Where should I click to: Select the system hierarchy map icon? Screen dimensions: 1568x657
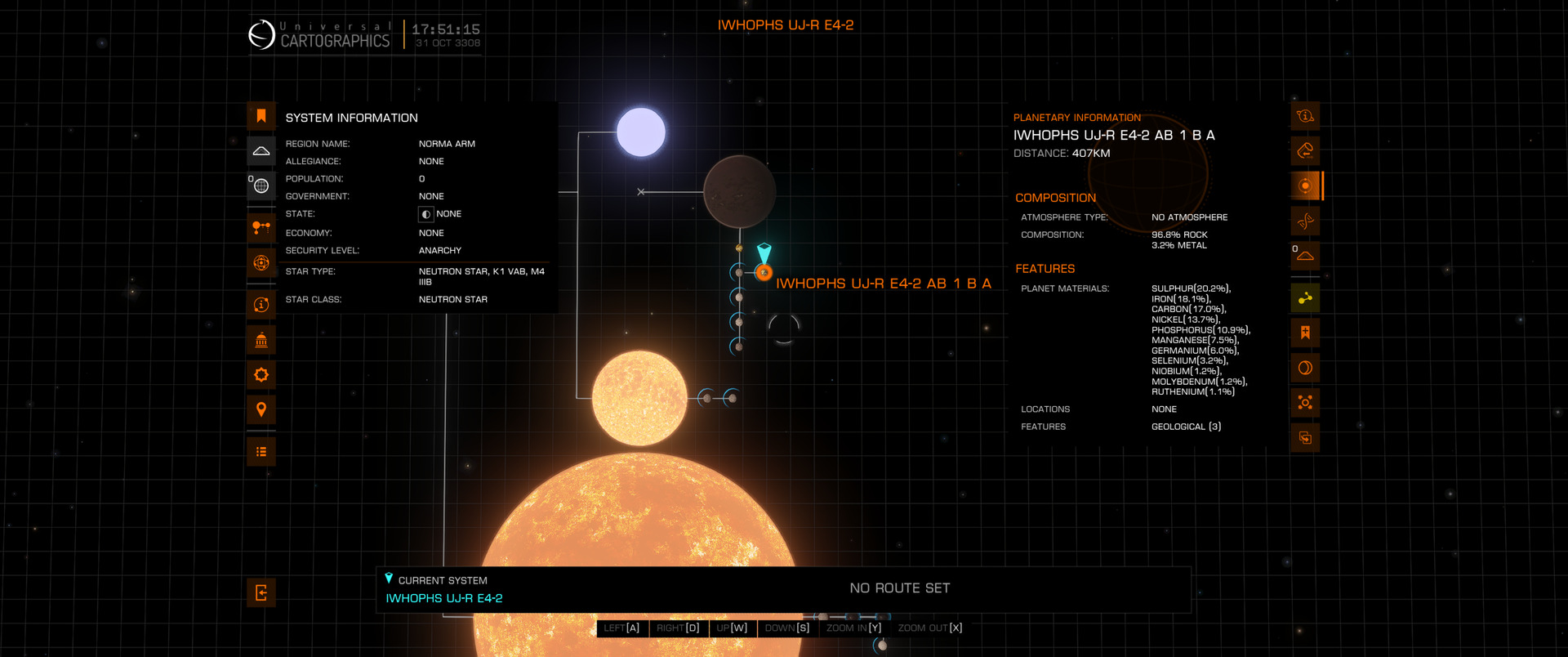[x=261, y=227]
